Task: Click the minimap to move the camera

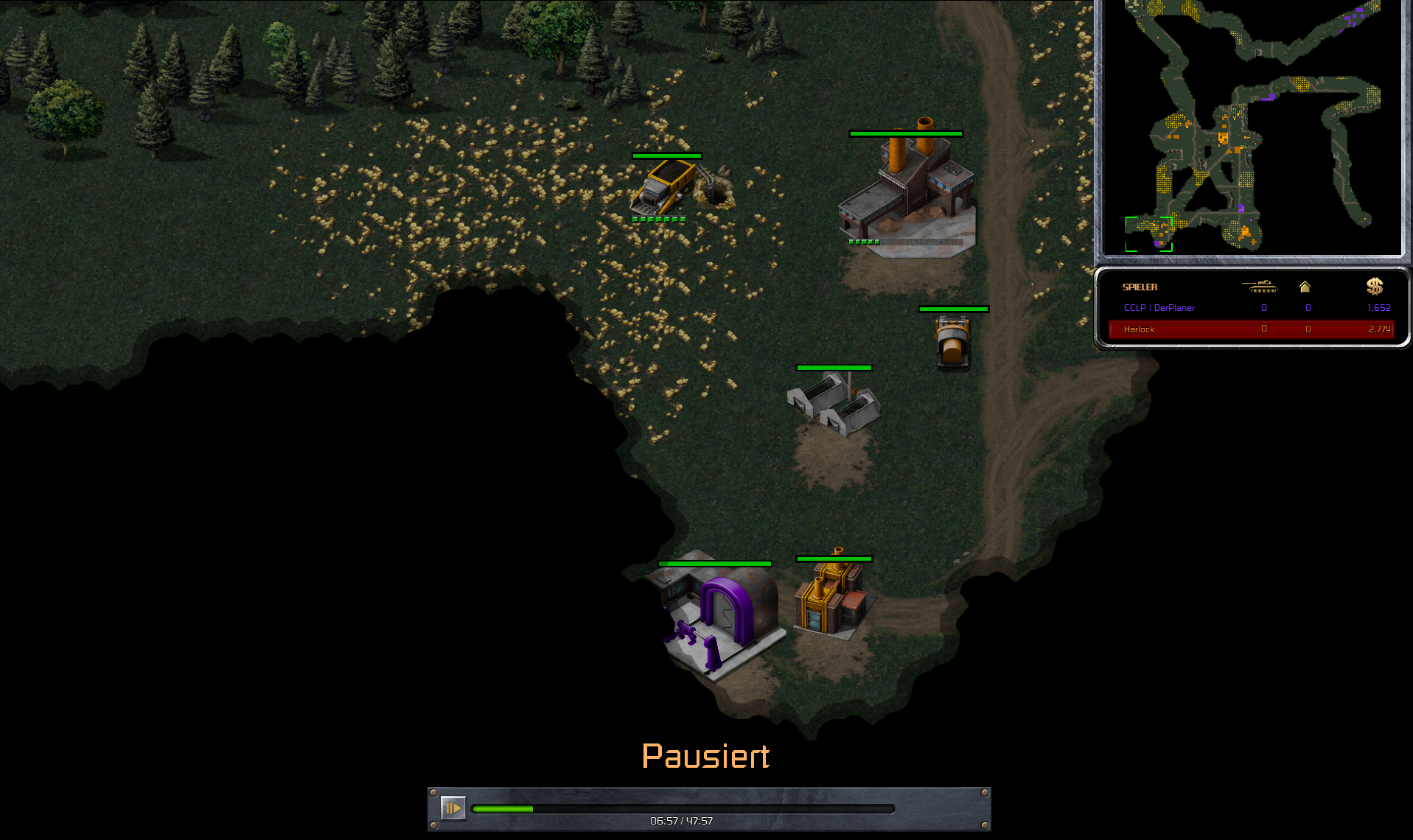Action: [1252, 127]
